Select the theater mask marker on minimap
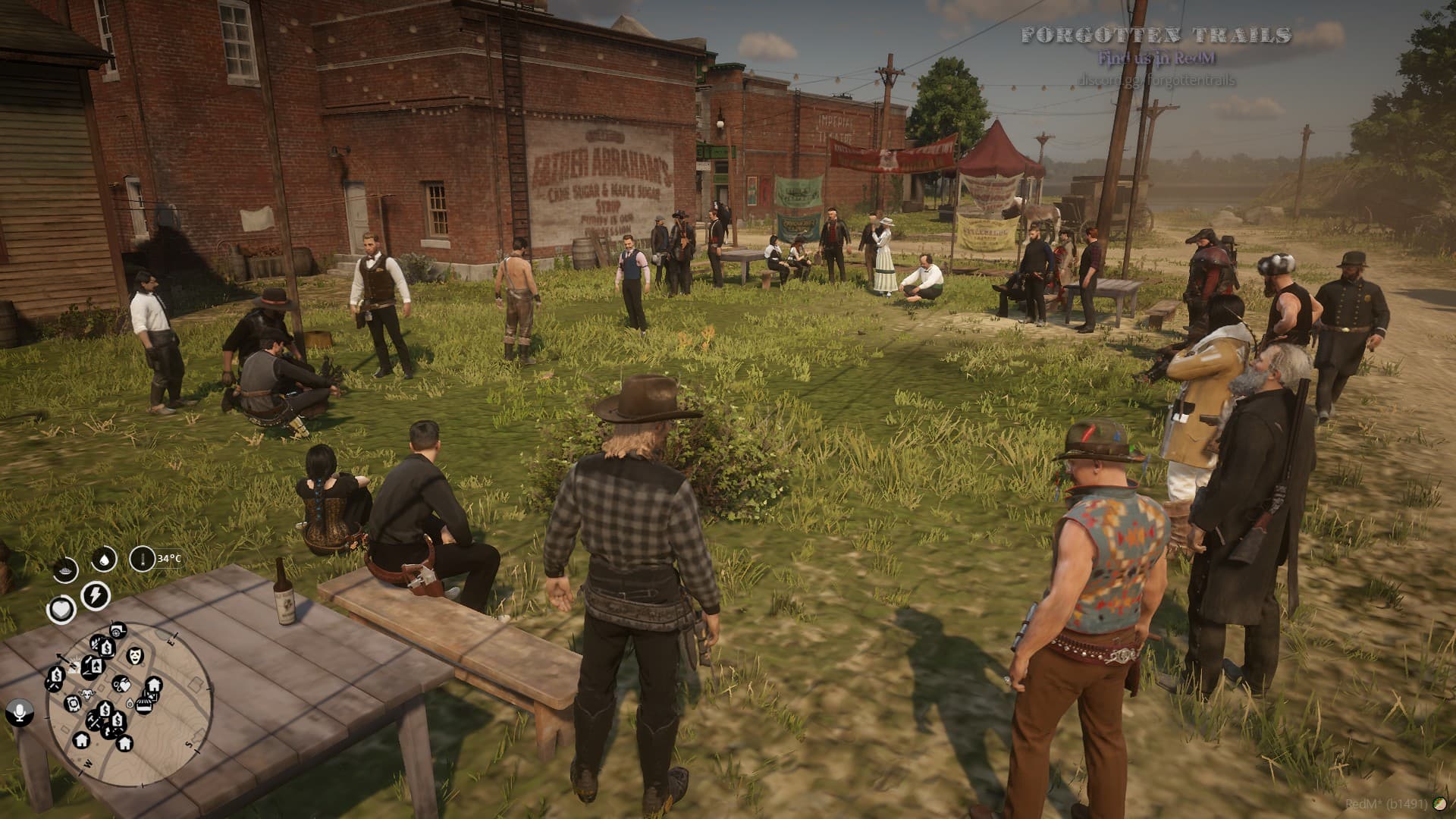1456x819 pixels. (x=135, y=655)
